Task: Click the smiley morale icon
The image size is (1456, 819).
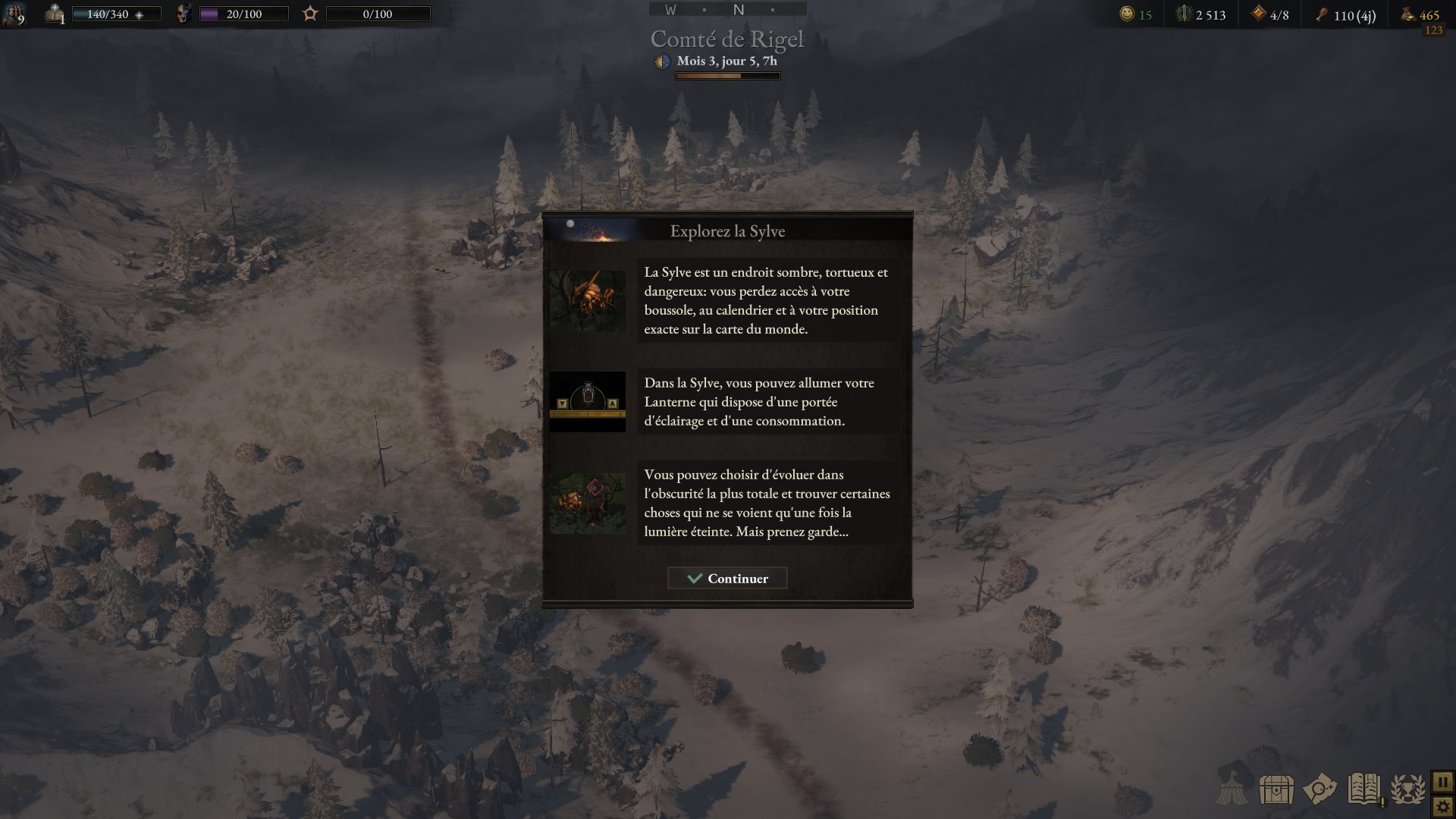Action: pos(1128,14)
